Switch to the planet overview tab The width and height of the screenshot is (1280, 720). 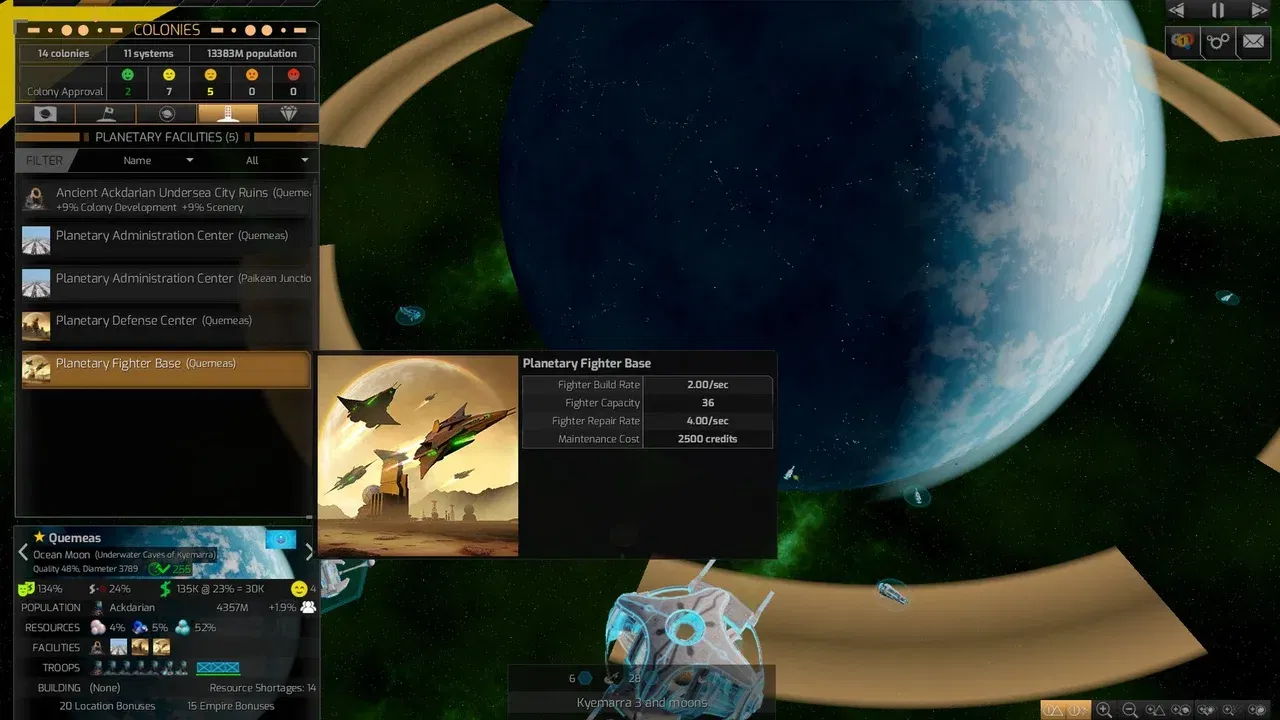coord(44,113)
